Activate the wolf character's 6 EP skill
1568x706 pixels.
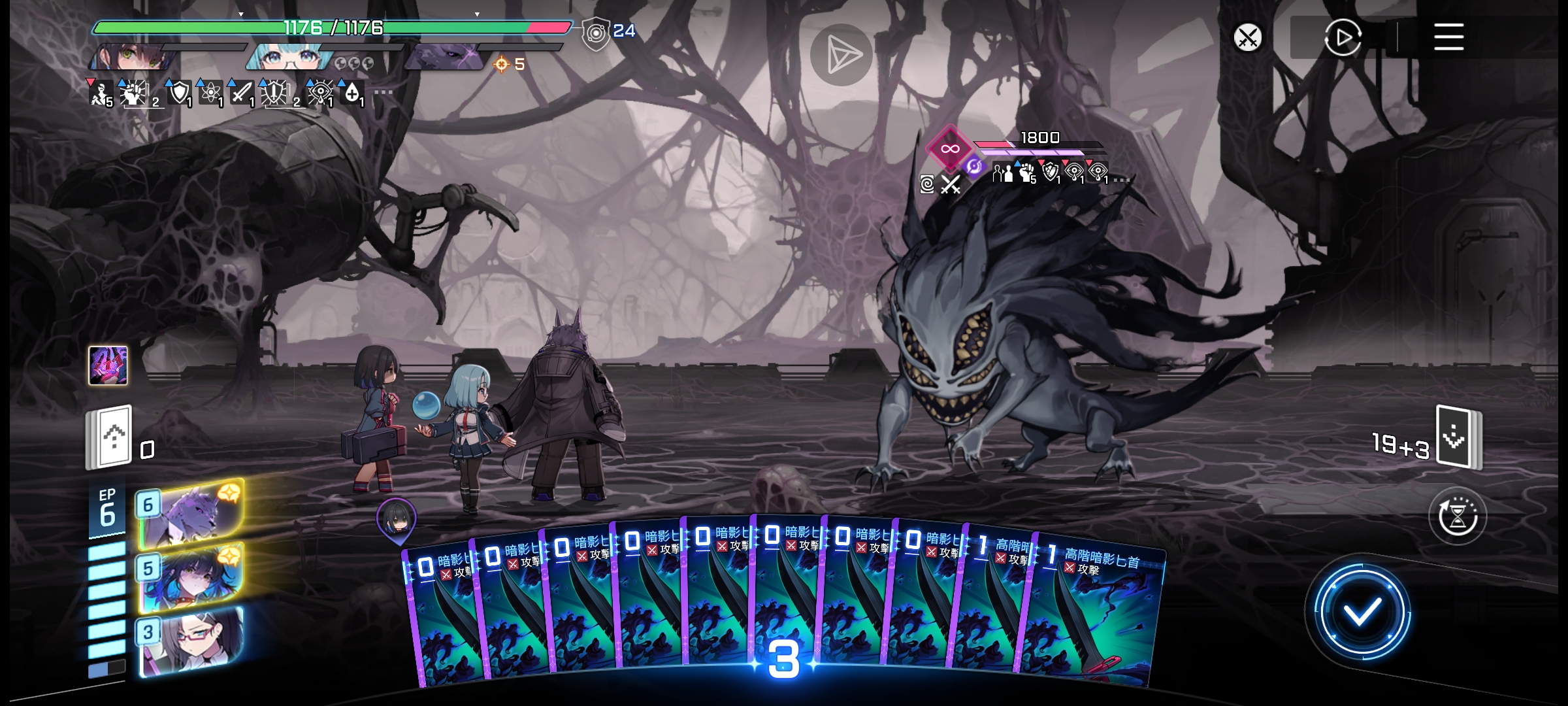click(191, 514)
